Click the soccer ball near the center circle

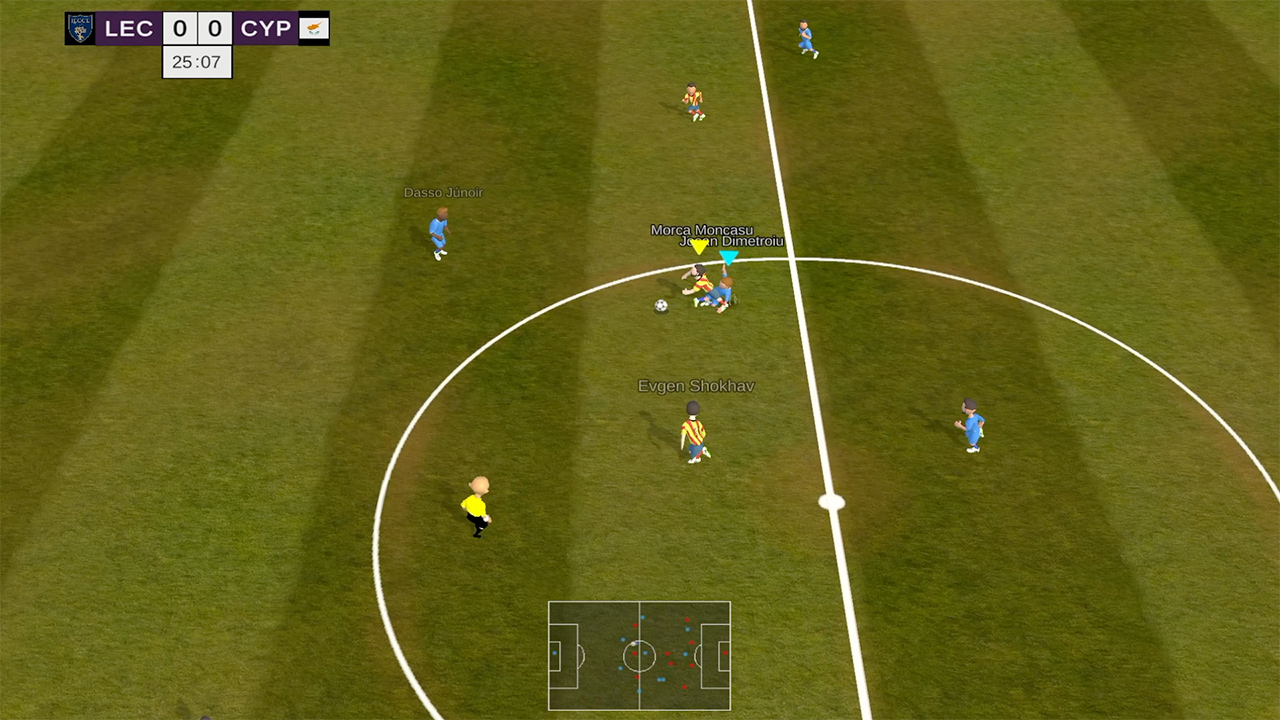[x=659, y=303]
